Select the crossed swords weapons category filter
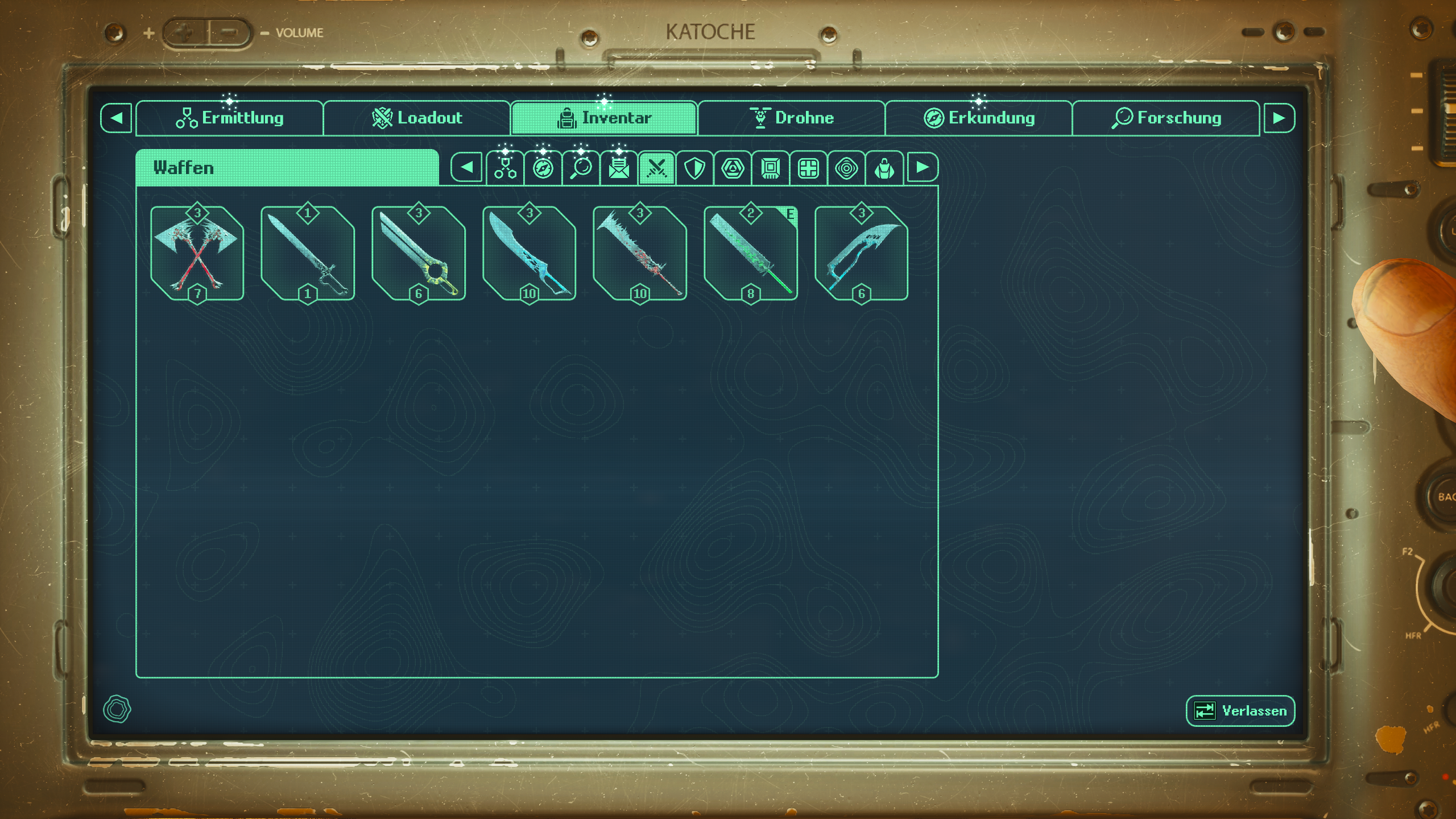The height and width of the screenshot is (819, 1456). (x=656, y=167)
